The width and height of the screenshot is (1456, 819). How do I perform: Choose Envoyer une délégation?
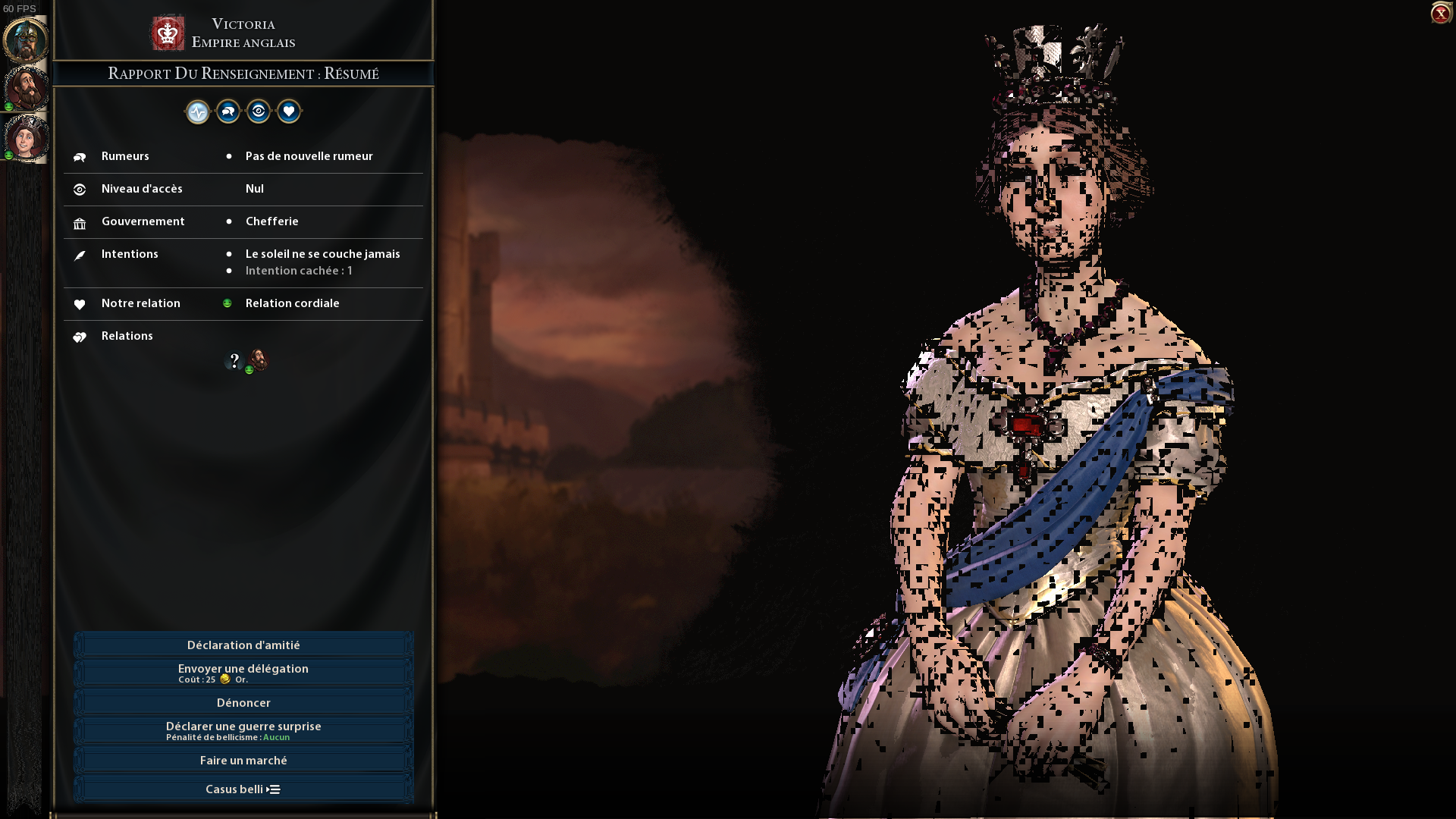(x=243, y=673)
